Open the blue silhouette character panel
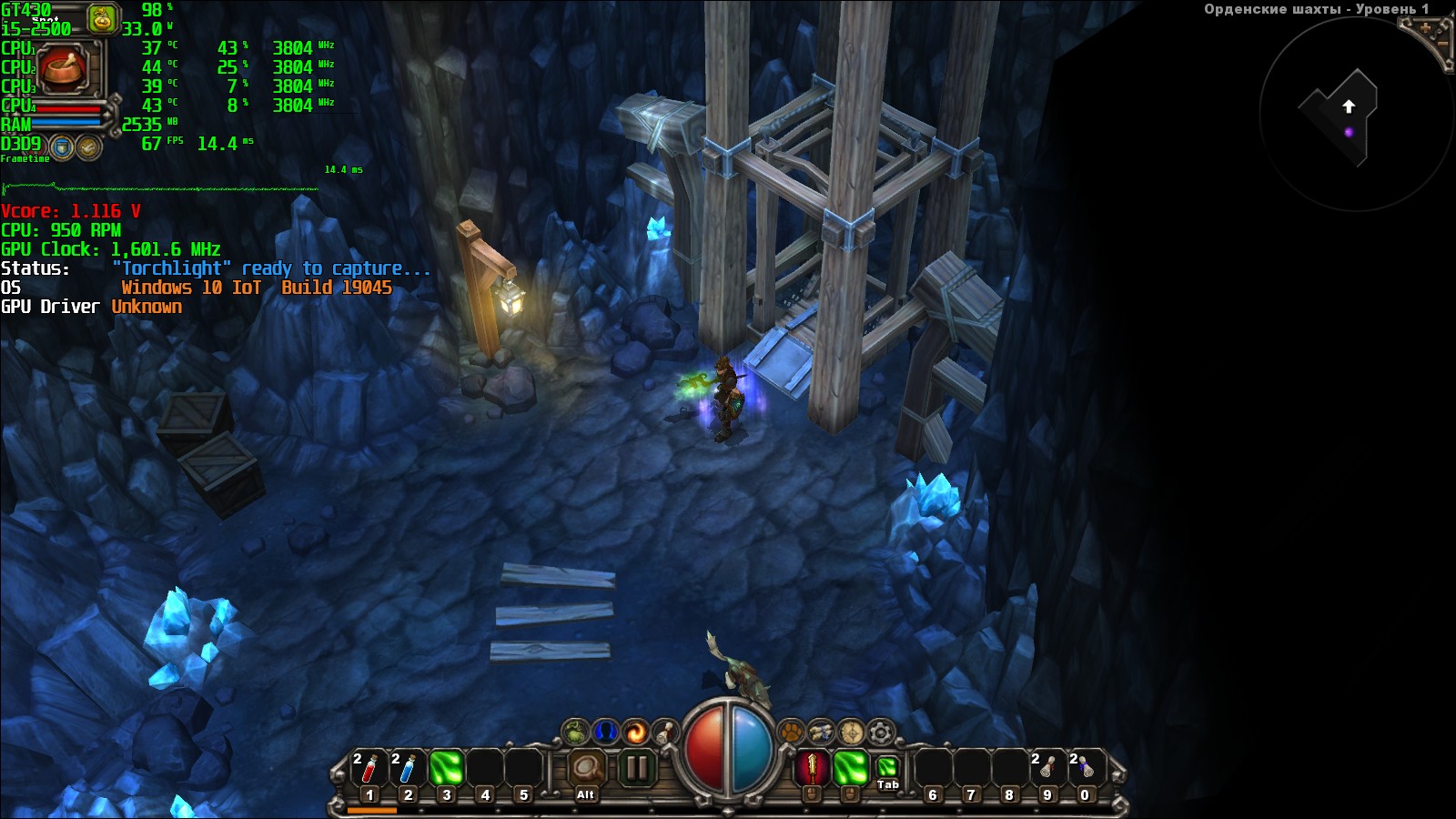The image size is (1456, 819). [x=605, y=732]
